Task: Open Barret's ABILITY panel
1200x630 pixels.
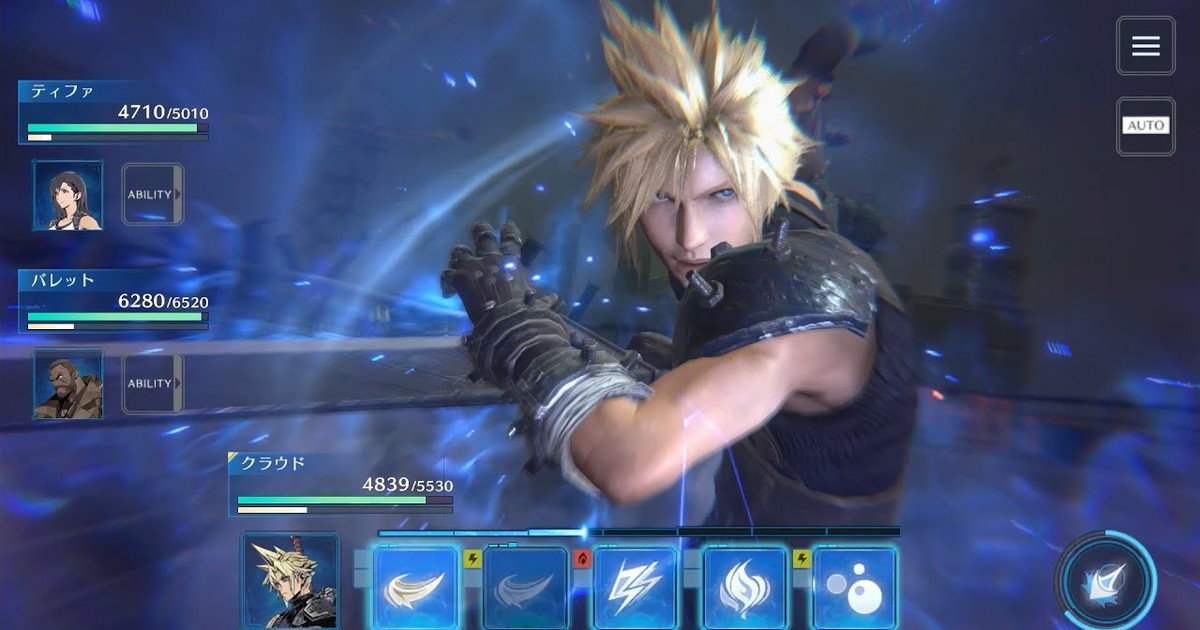Action: click(x=152, y=383)
